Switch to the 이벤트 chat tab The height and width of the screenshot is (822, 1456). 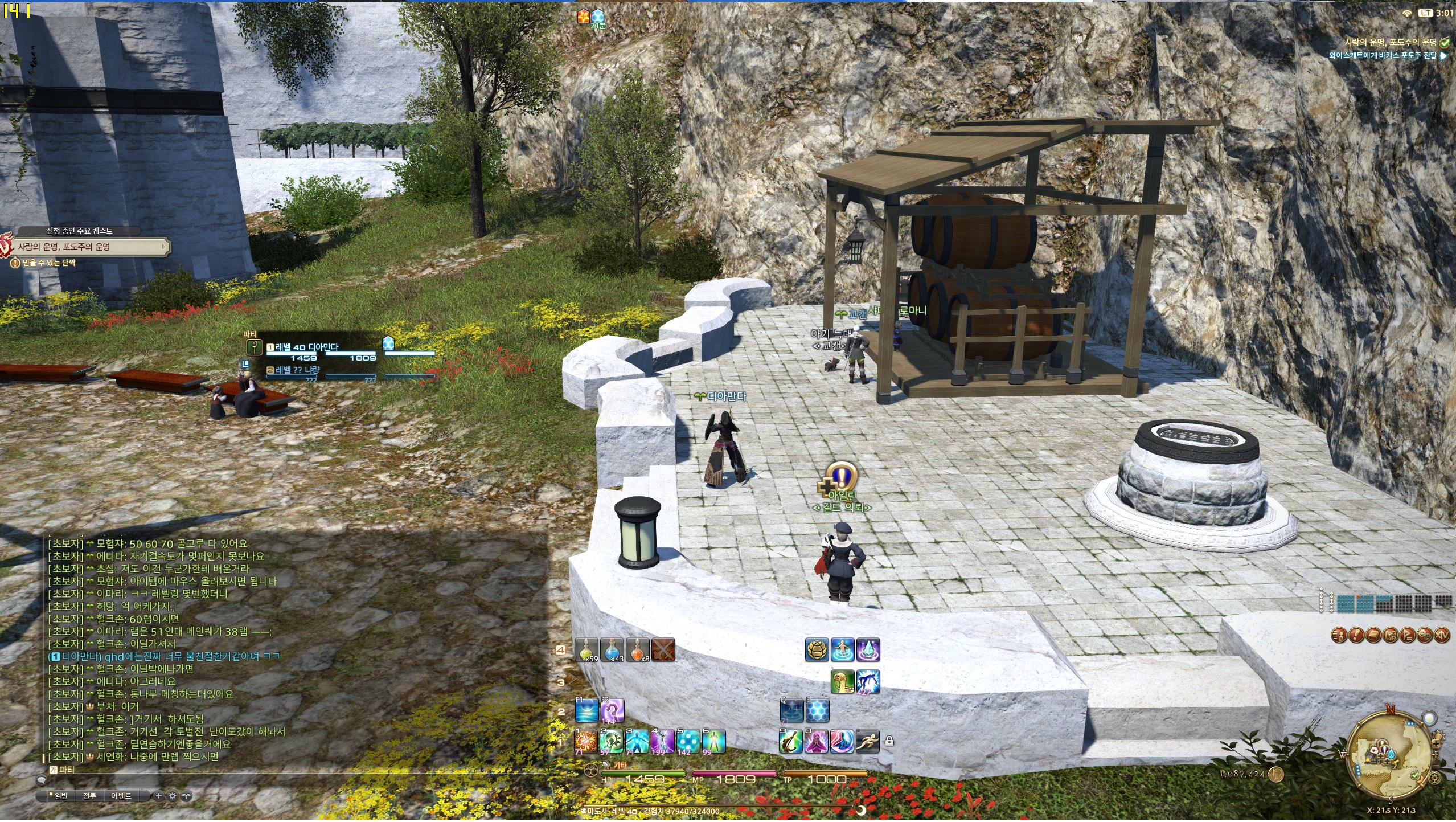pyautogui.click(x=121, y=796)
